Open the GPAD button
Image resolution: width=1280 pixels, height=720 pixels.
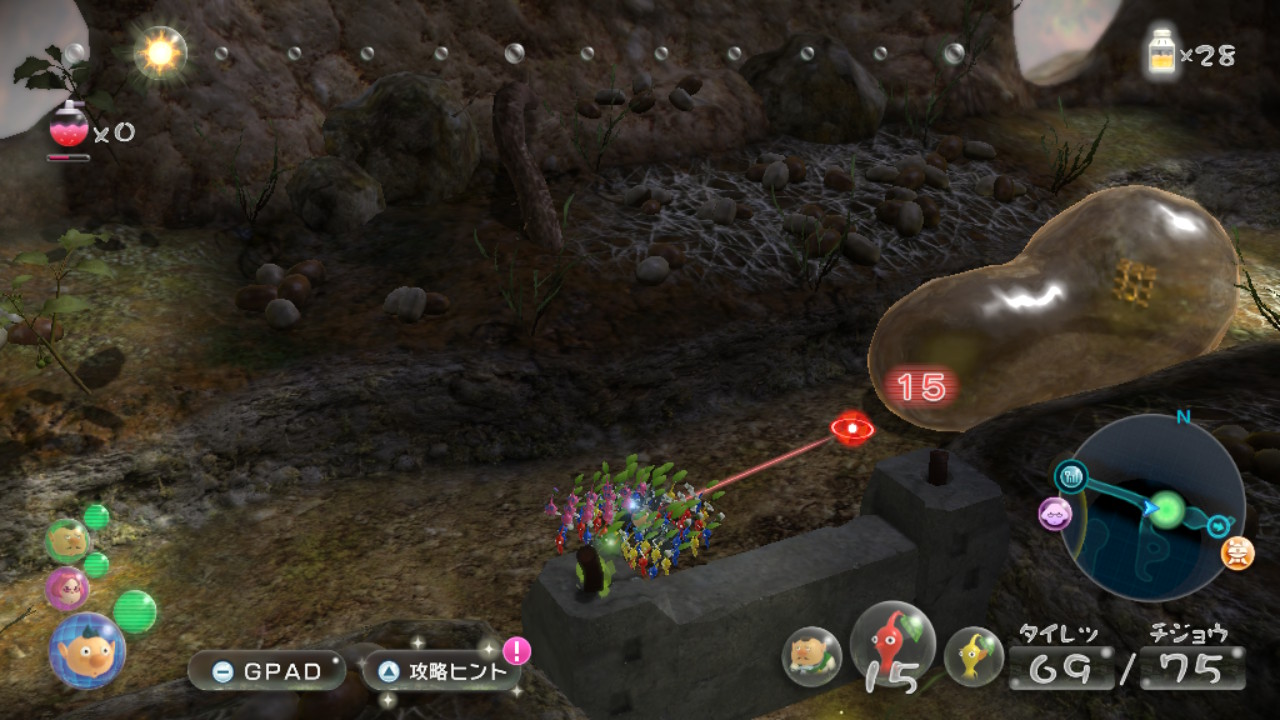(266, 671)
